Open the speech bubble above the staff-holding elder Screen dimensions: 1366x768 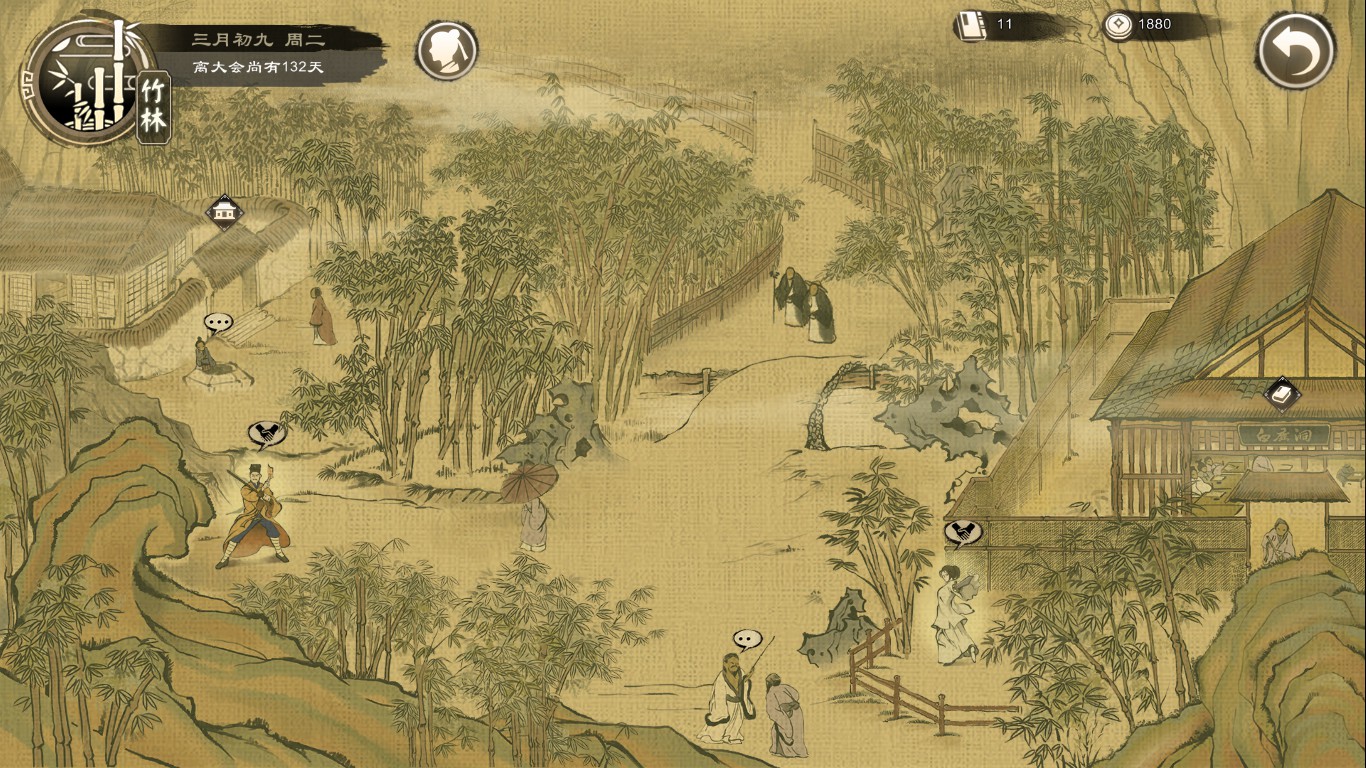(x=747, y=638)
